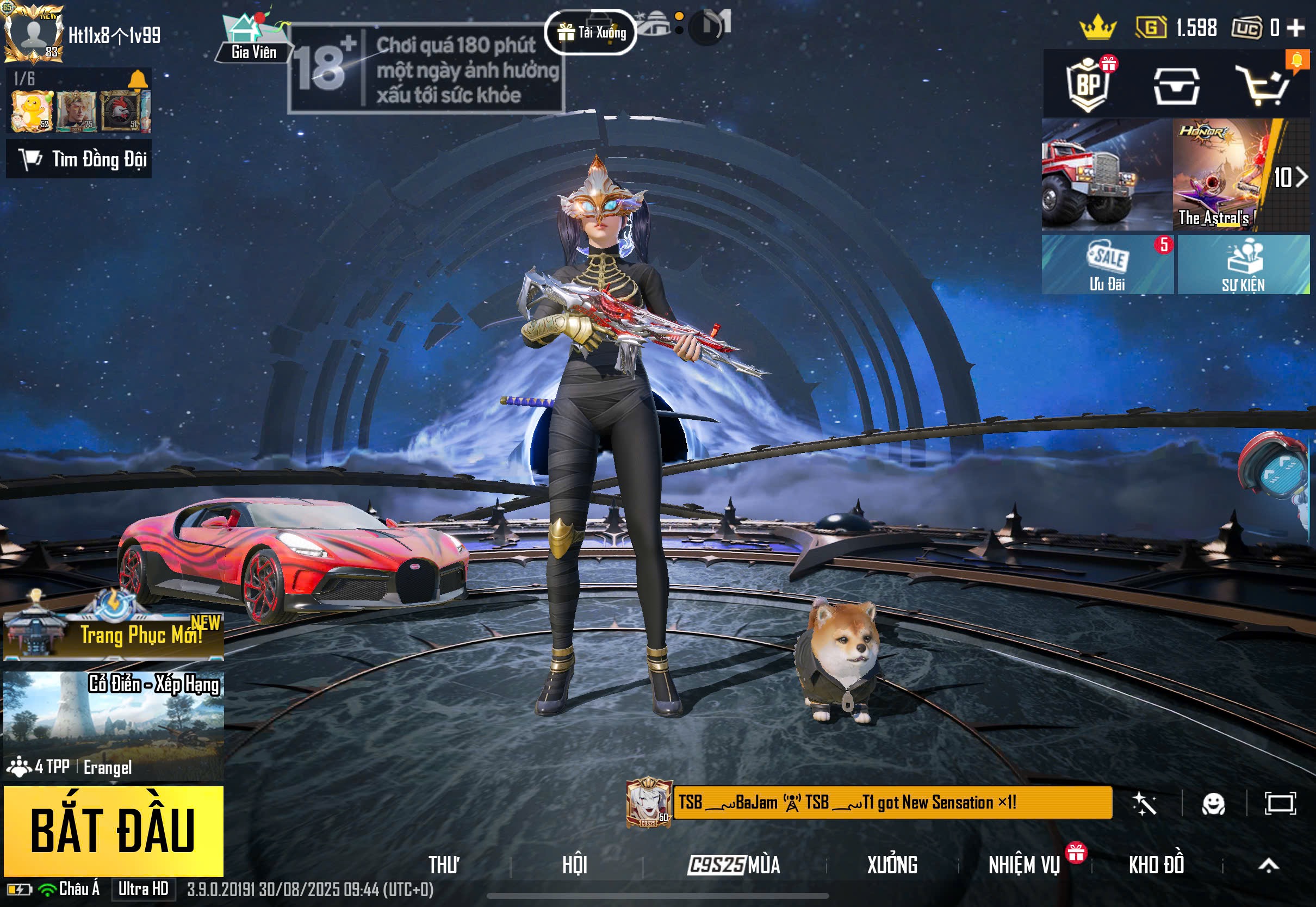Open the Cổ Điển - Xếp Hạng mode selector
This screenshot has height=907, width=1316.
pos(114,724)
